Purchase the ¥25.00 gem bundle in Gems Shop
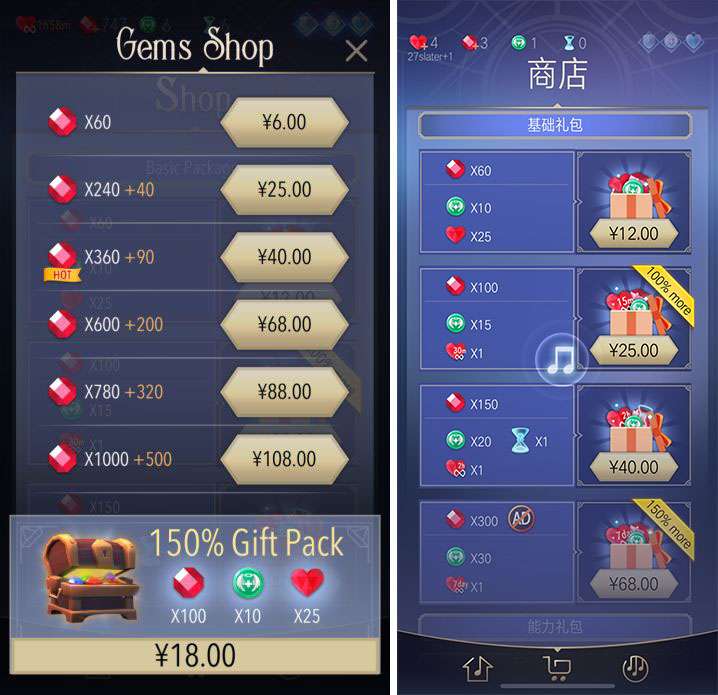 point(284,190)
